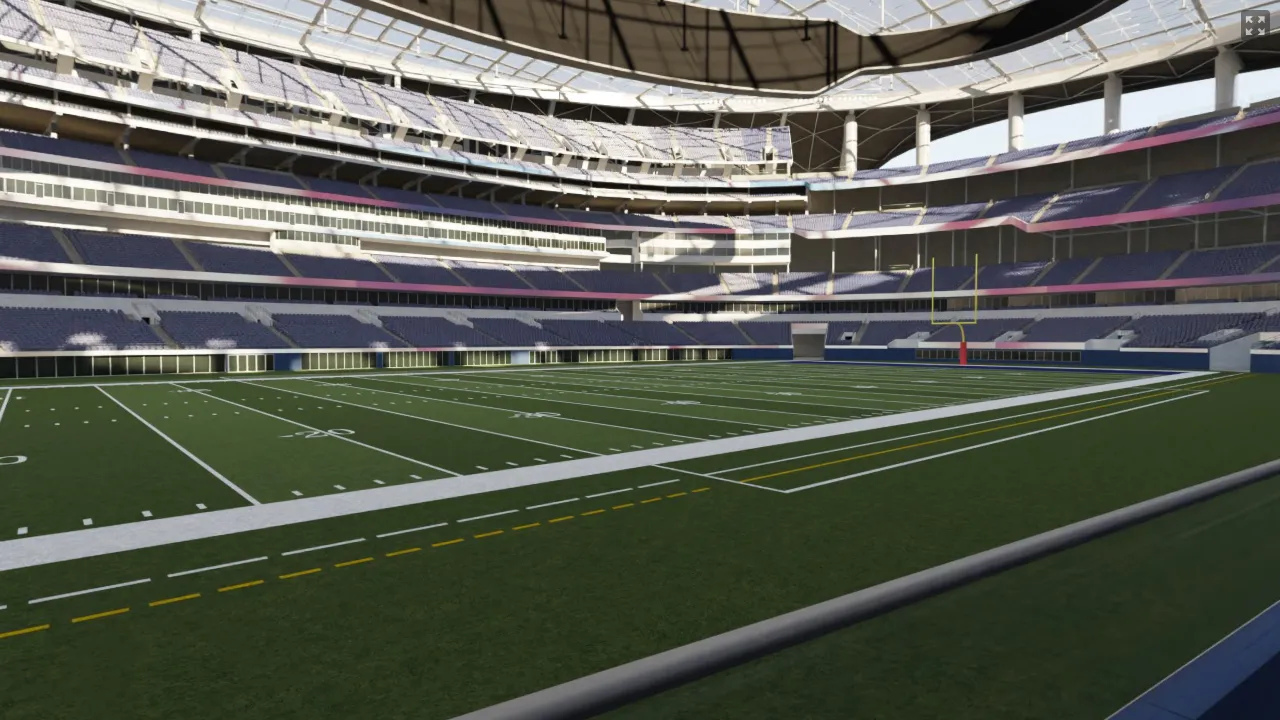
Task: Toggle fullscreen view with the expand icon
Action: (1255, 24)
